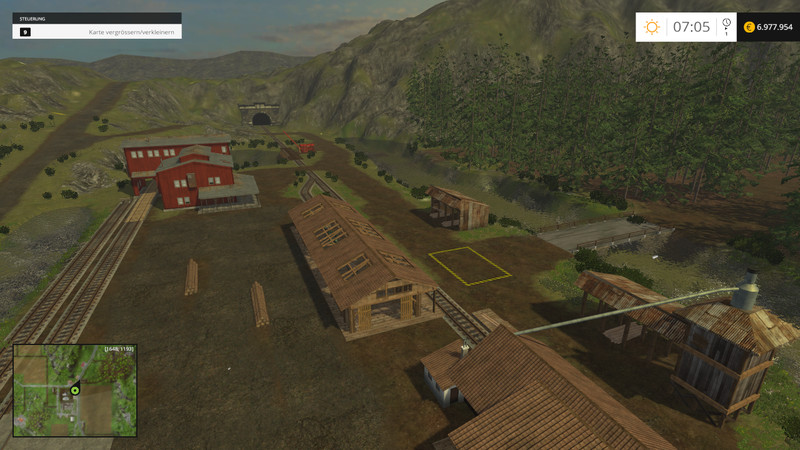Click the sun weather icon

[x=652, y=27]
